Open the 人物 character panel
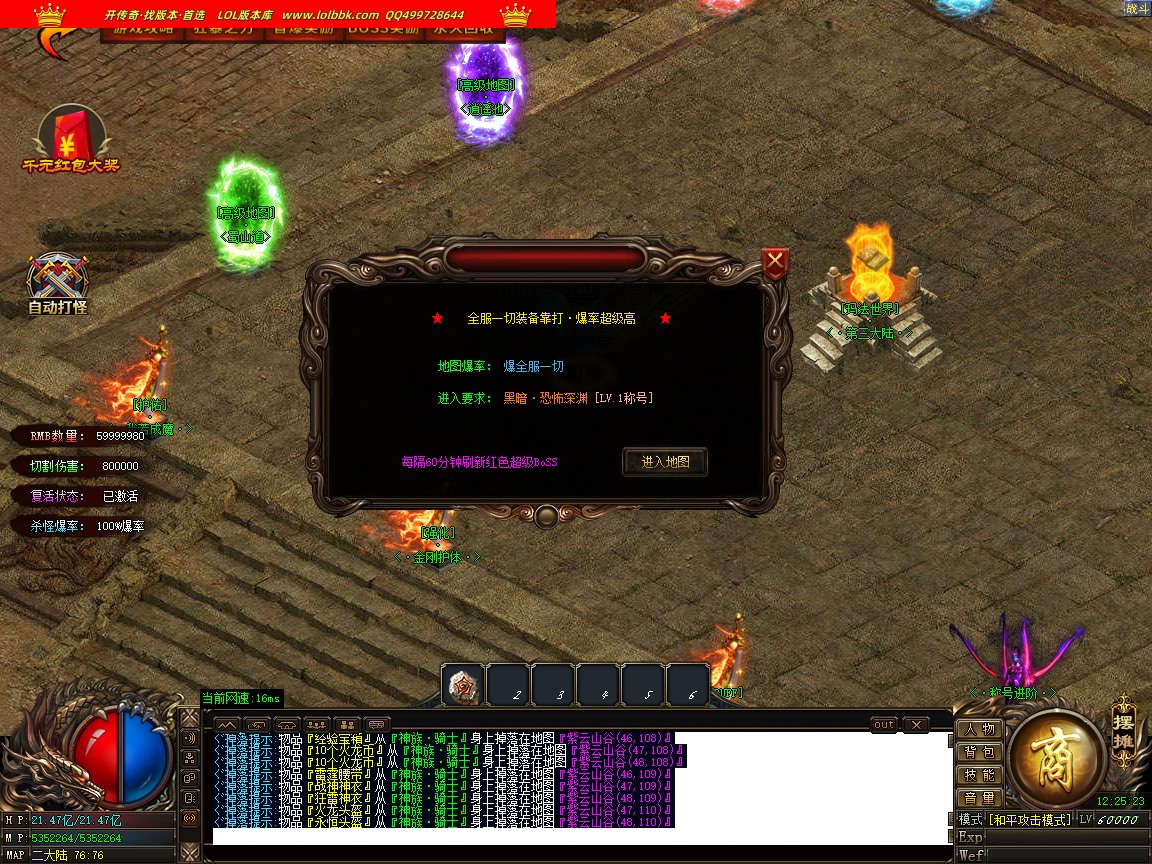This screenshot has width=1152, height=864. [x=980, y=729]
